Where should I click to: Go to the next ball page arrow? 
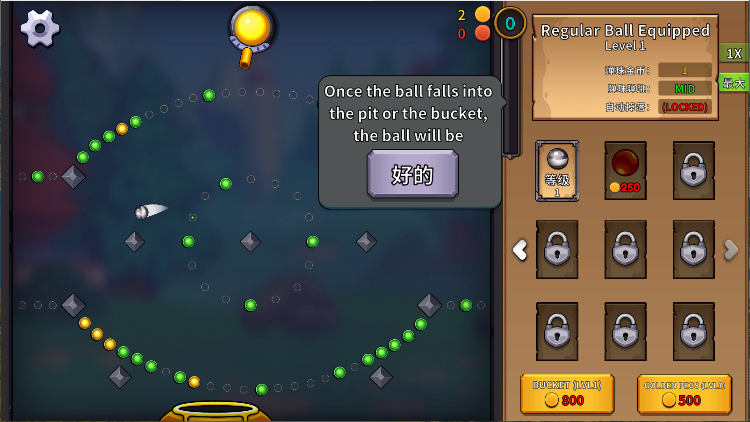731,250
